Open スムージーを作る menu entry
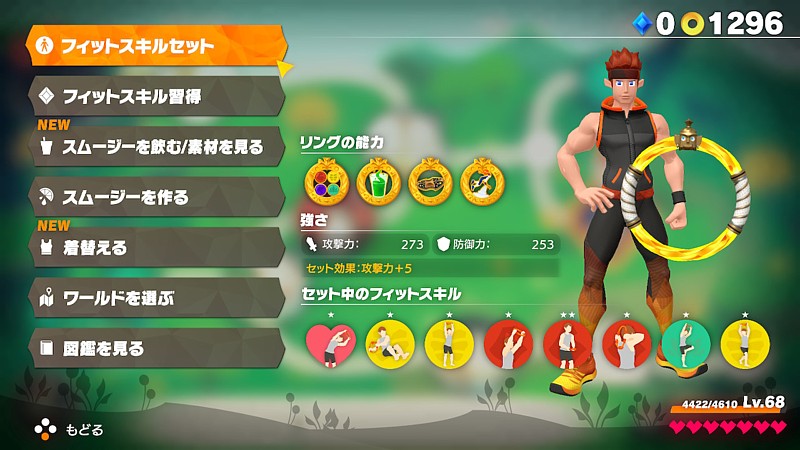 pyautogui.click(x=155, y=197)
